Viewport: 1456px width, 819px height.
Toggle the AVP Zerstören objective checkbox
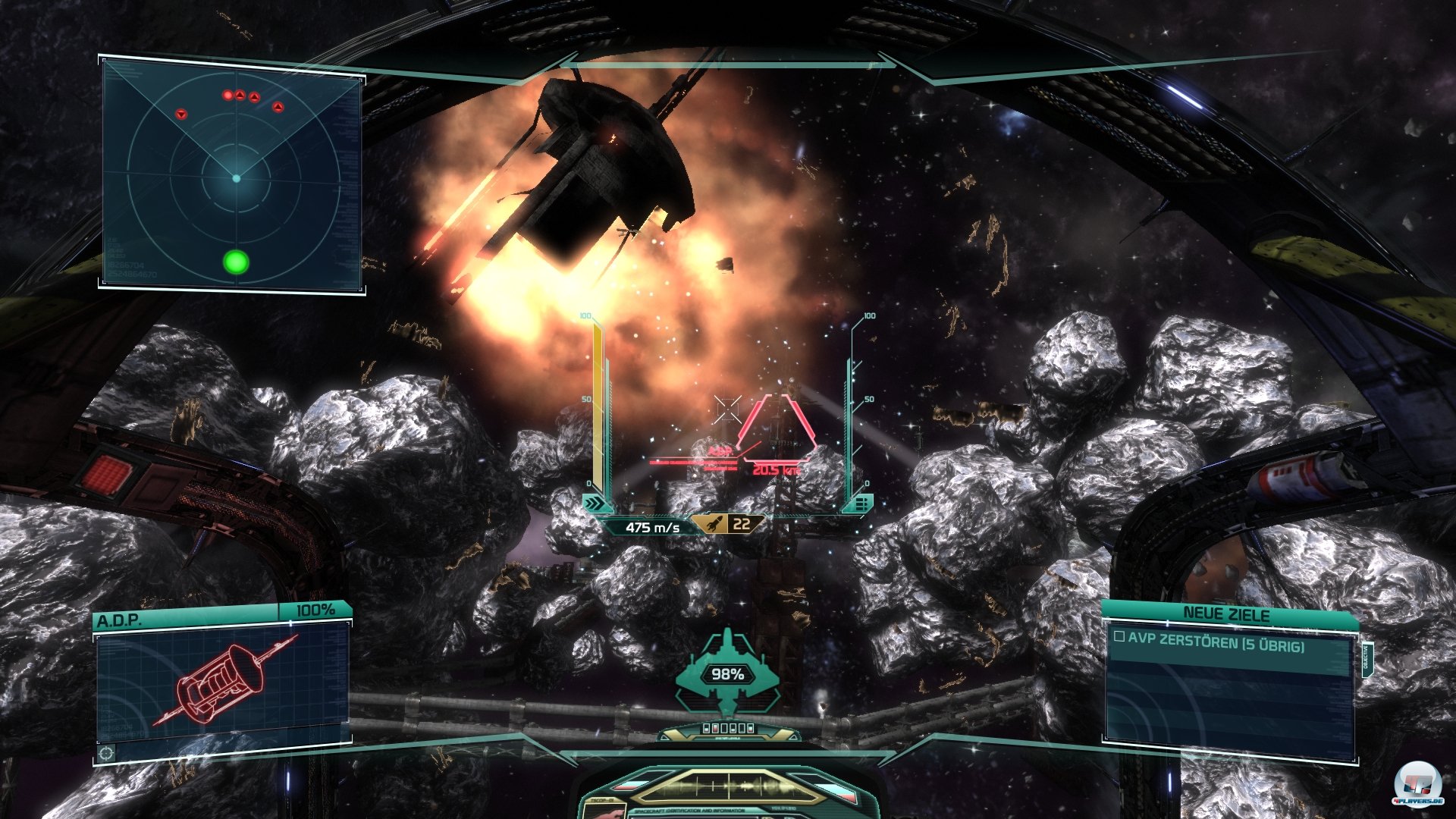point(1119,637)
